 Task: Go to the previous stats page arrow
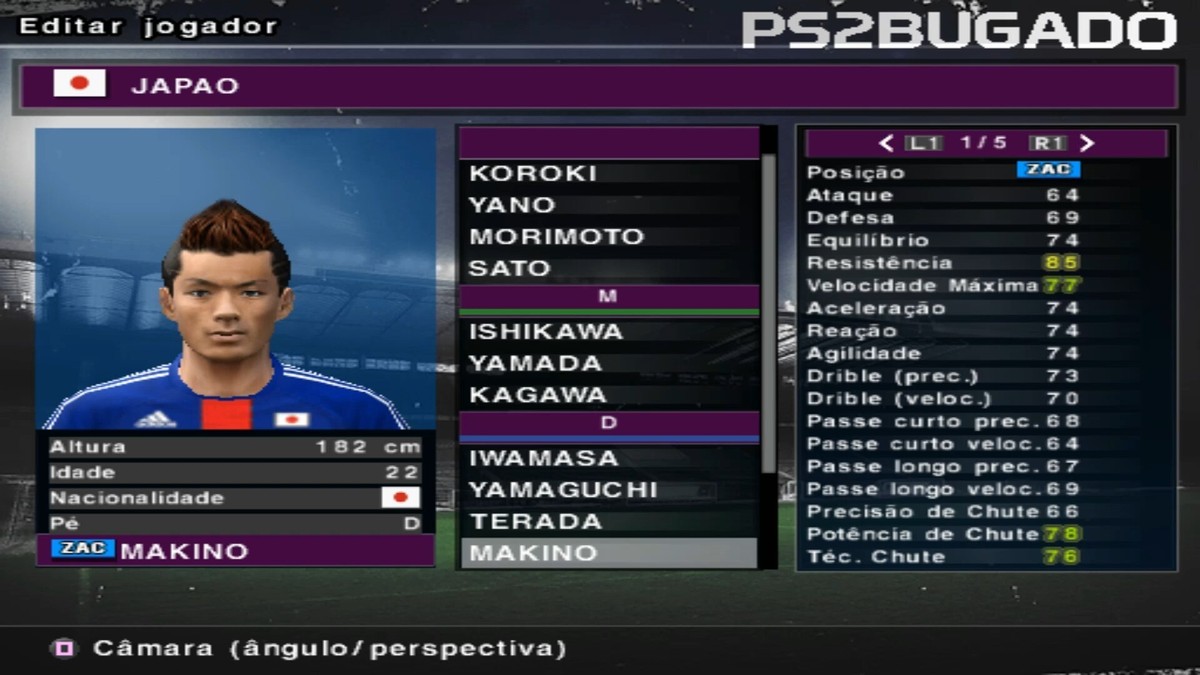[x=886, y=143]
